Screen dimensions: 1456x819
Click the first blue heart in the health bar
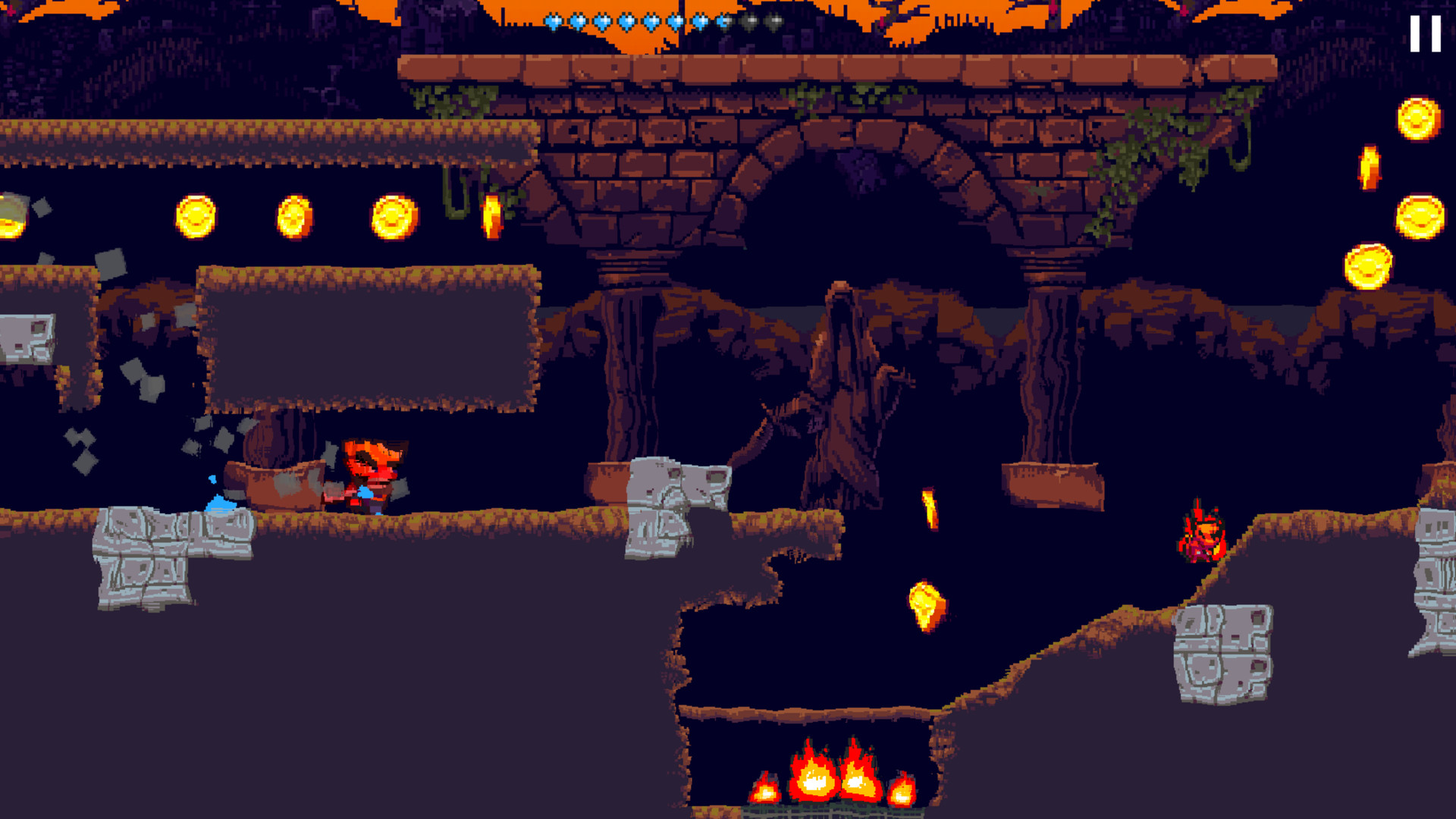tap(552, 20)
